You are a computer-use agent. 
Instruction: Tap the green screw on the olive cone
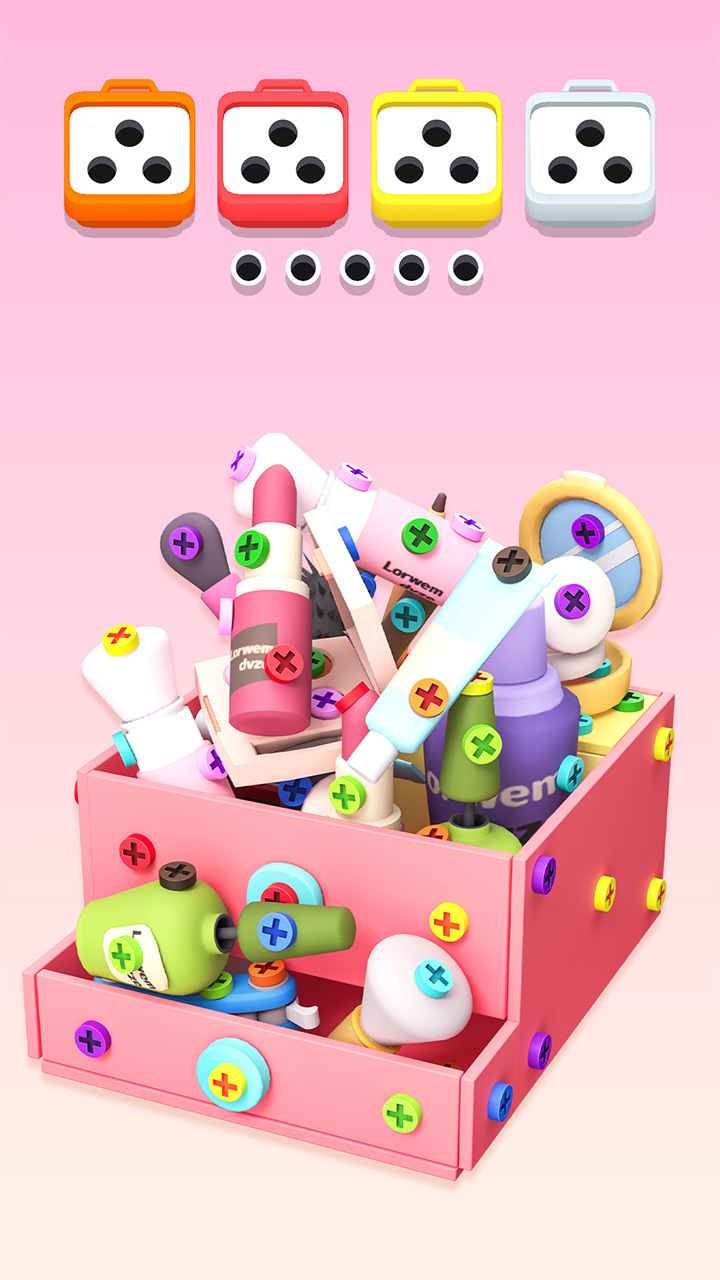coord(482,744)
